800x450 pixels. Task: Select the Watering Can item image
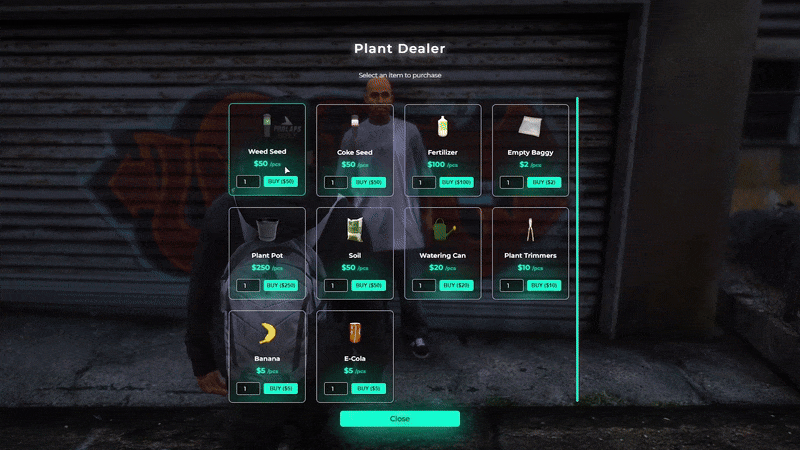(441, 231)
